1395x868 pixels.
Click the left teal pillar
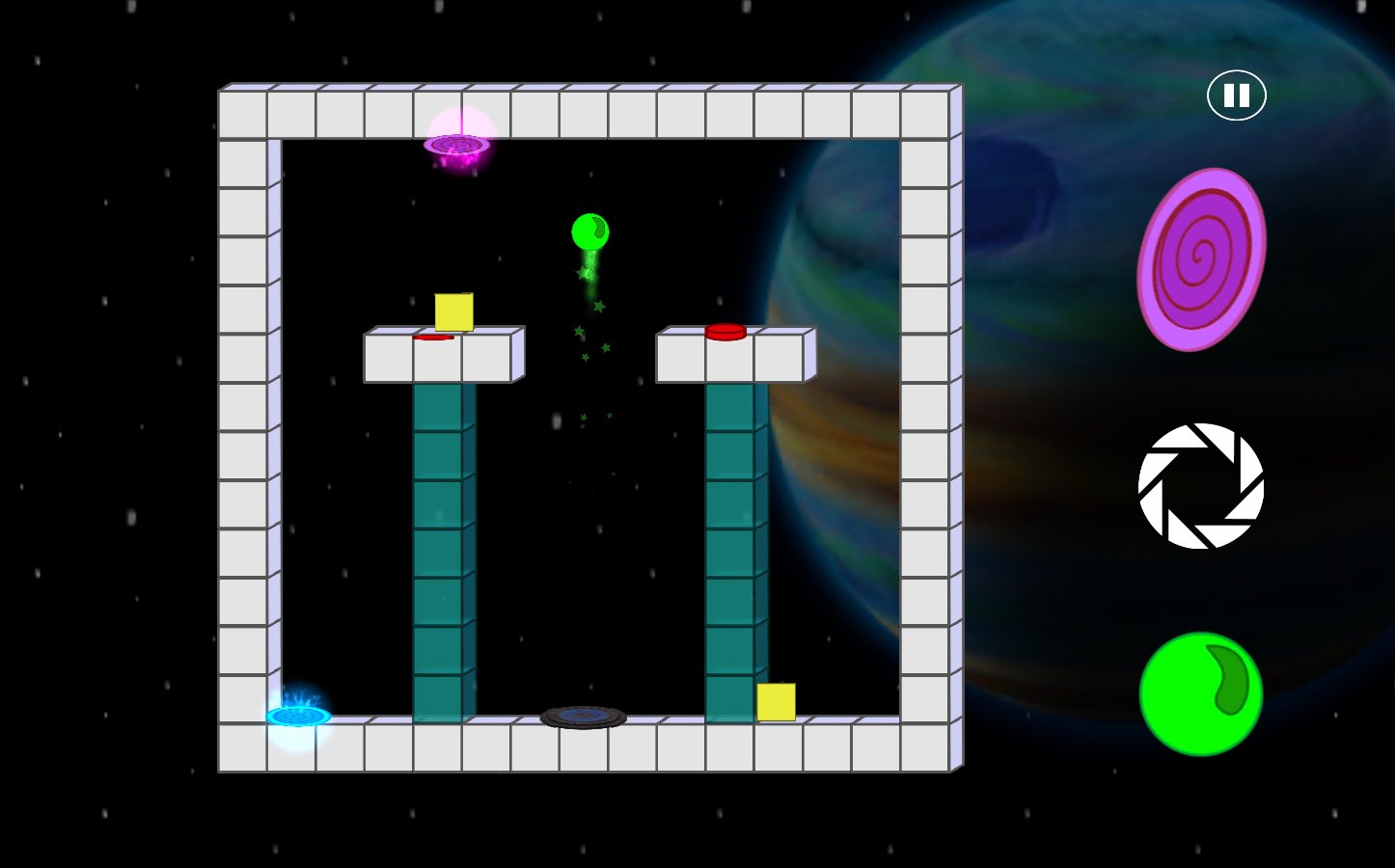[442, 550]
